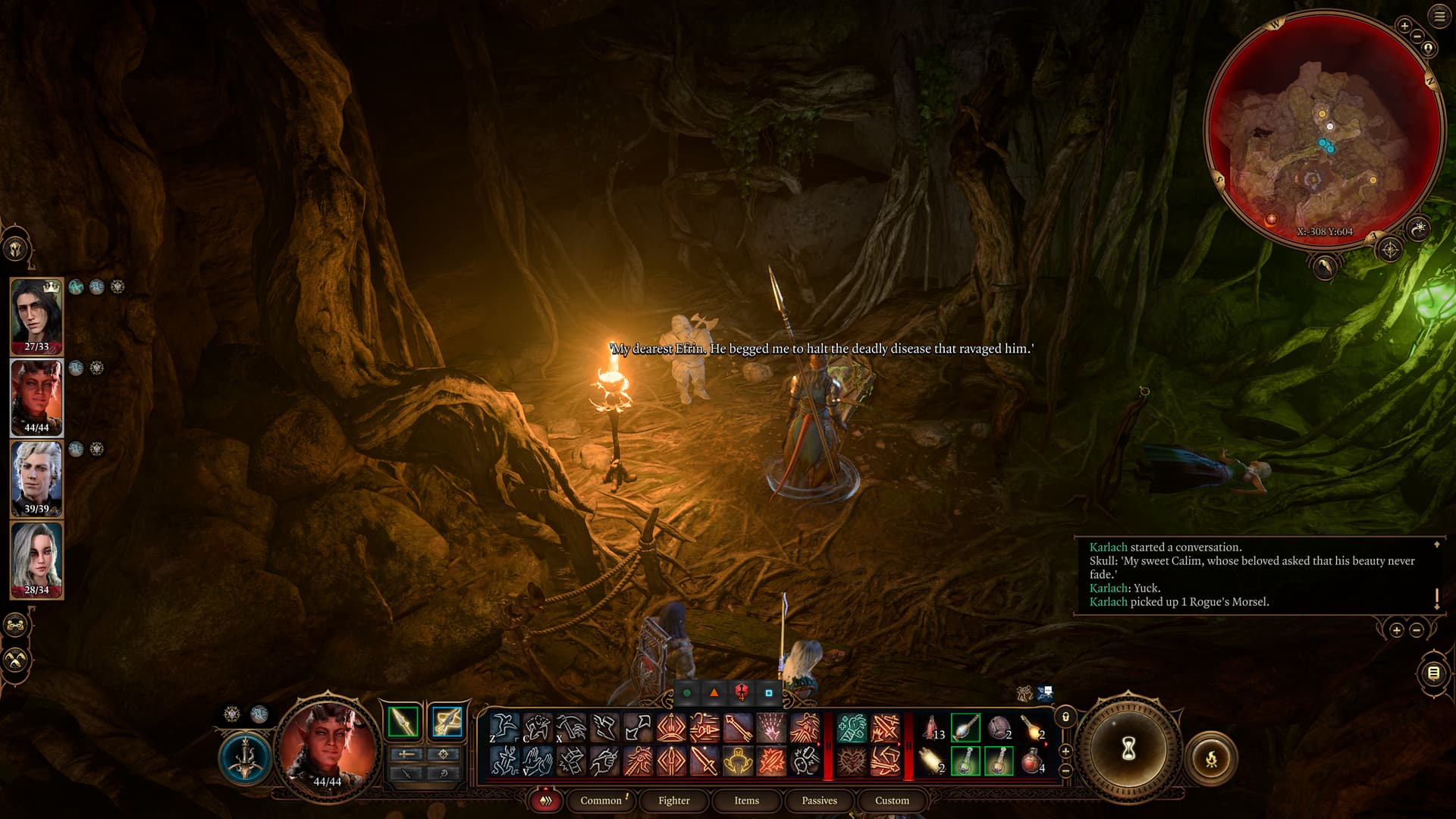Screen dimensions: 1456x819
Task: Select the Items hotbar tab
Action: [746, 800]
